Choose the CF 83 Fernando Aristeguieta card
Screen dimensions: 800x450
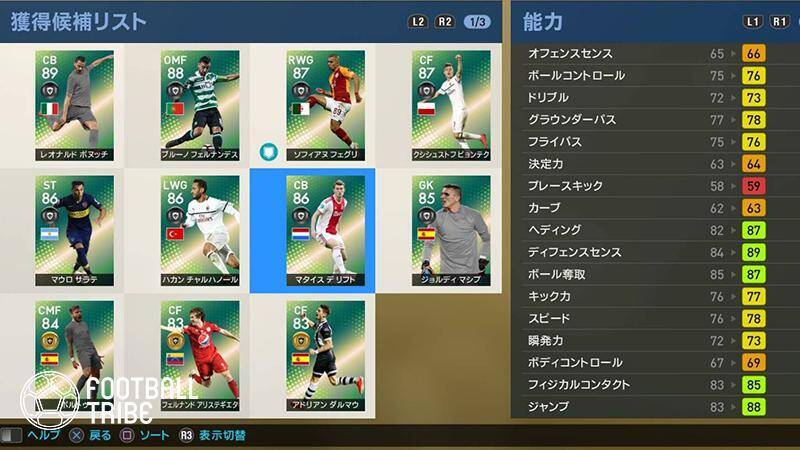[x=199, y=353]
